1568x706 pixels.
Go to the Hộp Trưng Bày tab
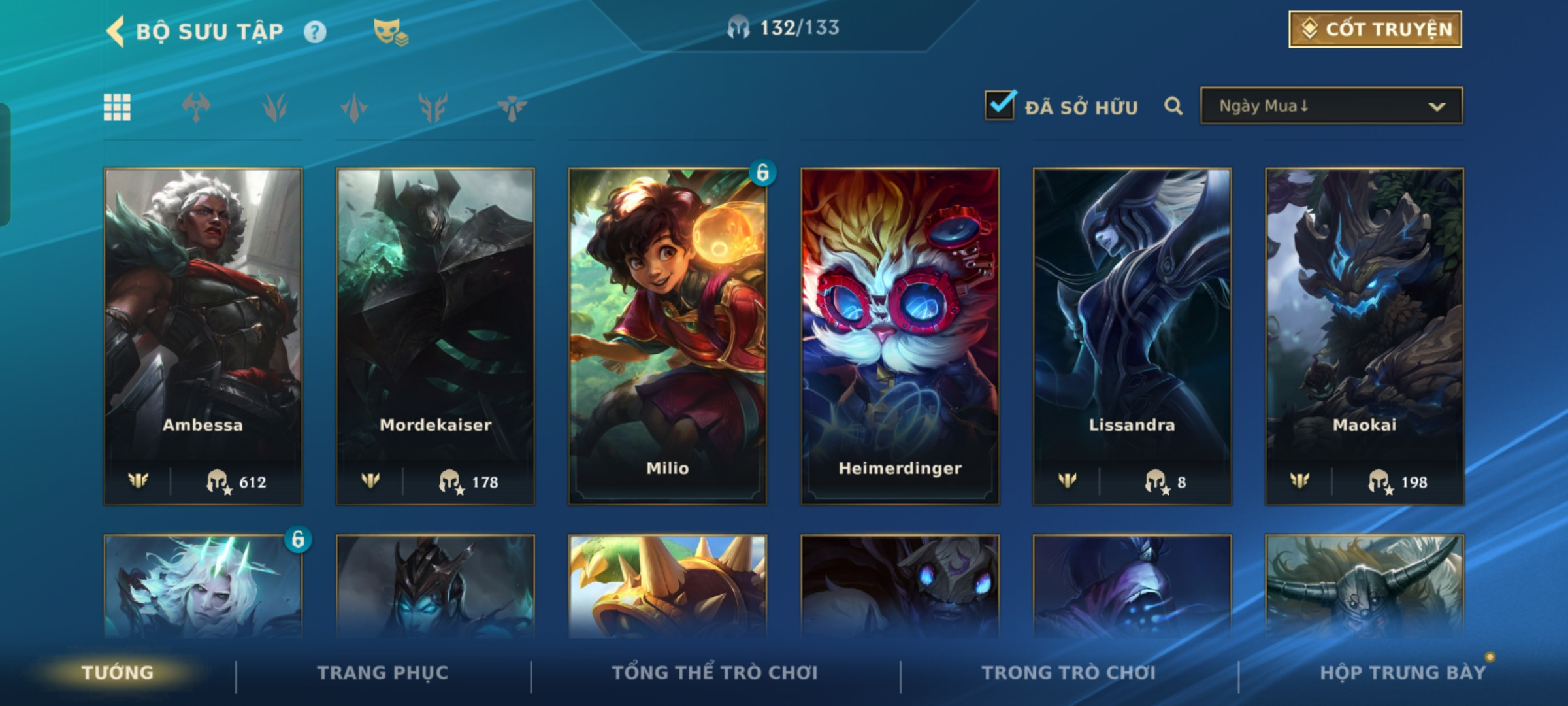tap(1403, 673)
